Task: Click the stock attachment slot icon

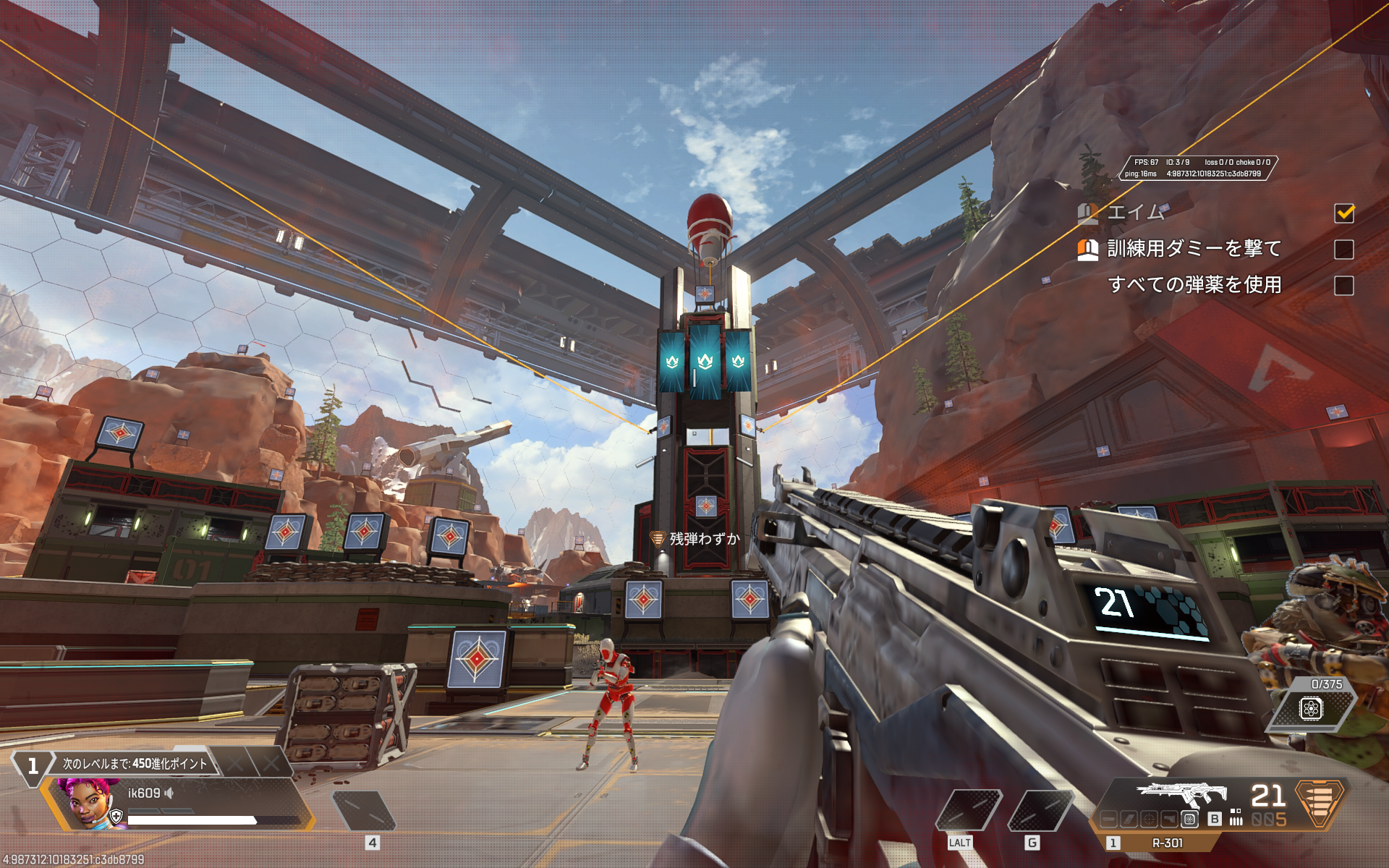Action: coord(1169,819)
